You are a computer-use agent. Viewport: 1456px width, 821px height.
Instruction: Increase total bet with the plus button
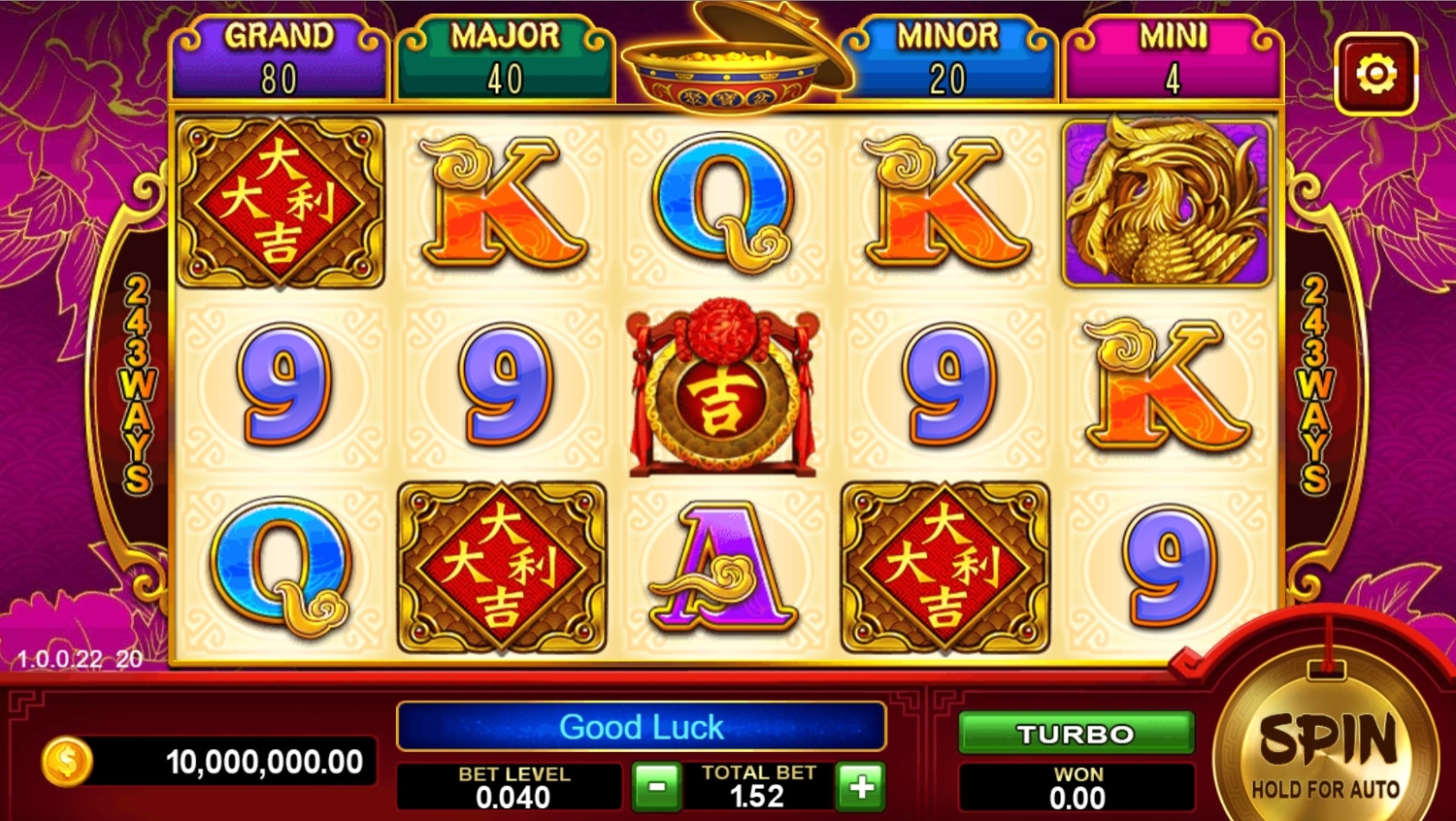[x=861, y=786]
